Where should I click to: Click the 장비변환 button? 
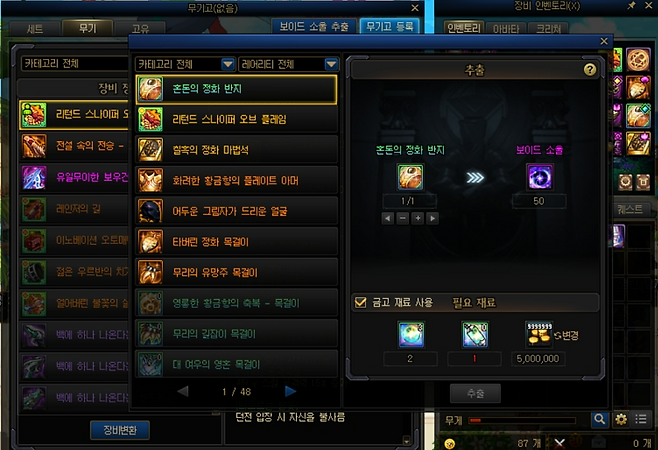click(119, 431)
